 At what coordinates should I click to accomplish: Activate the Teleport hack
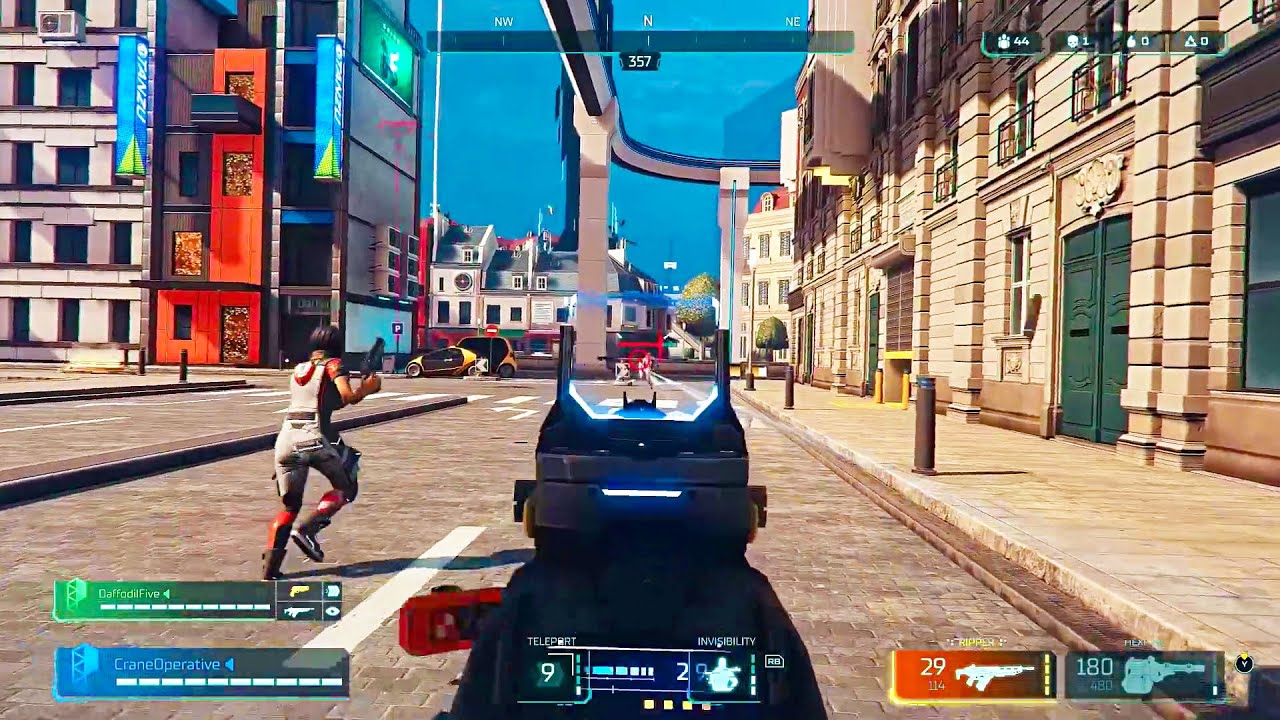pyautogui.click(x=548, y=673)
